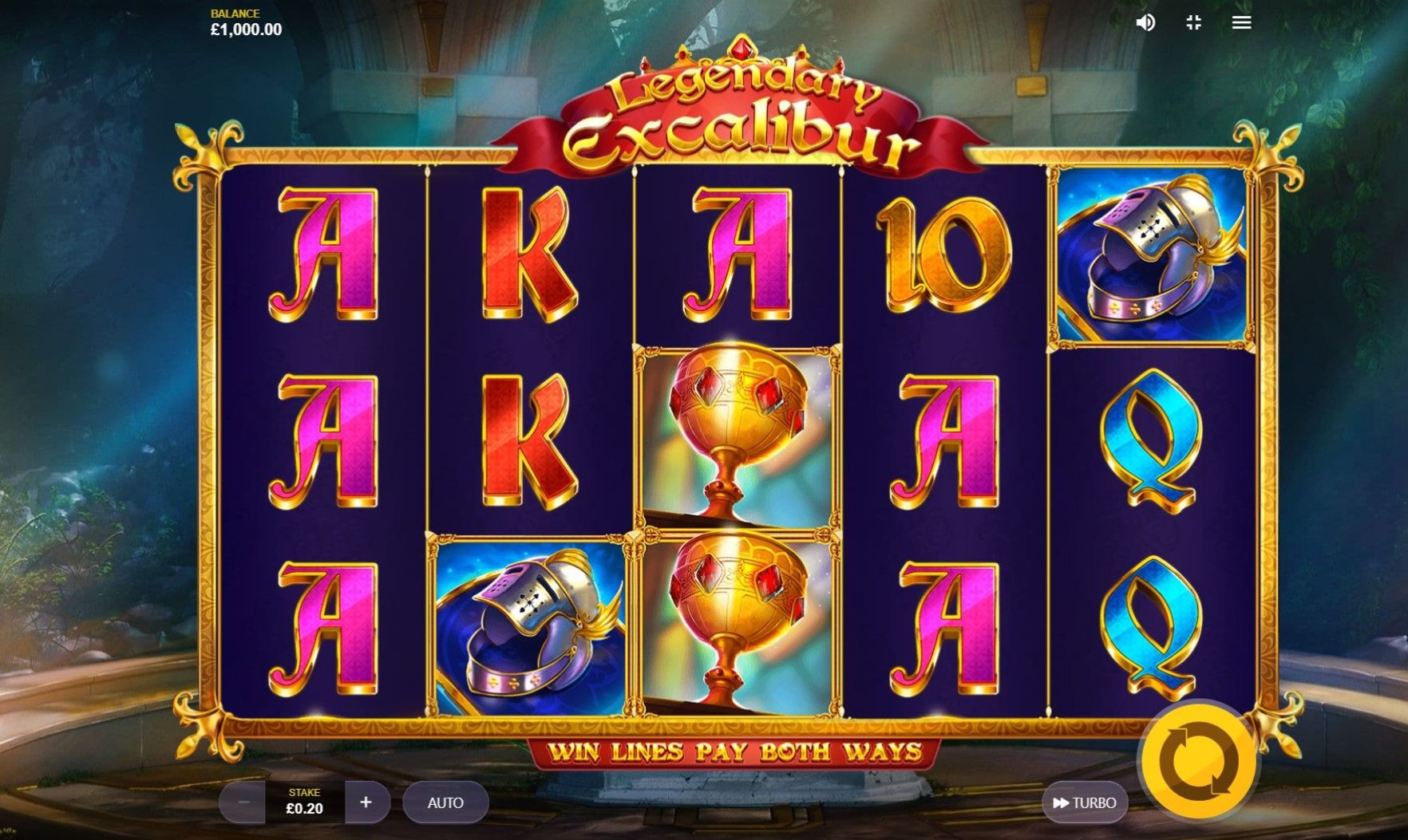Mute the game sound
The height and width of the screenshot is (840, 1408).
1145,22
